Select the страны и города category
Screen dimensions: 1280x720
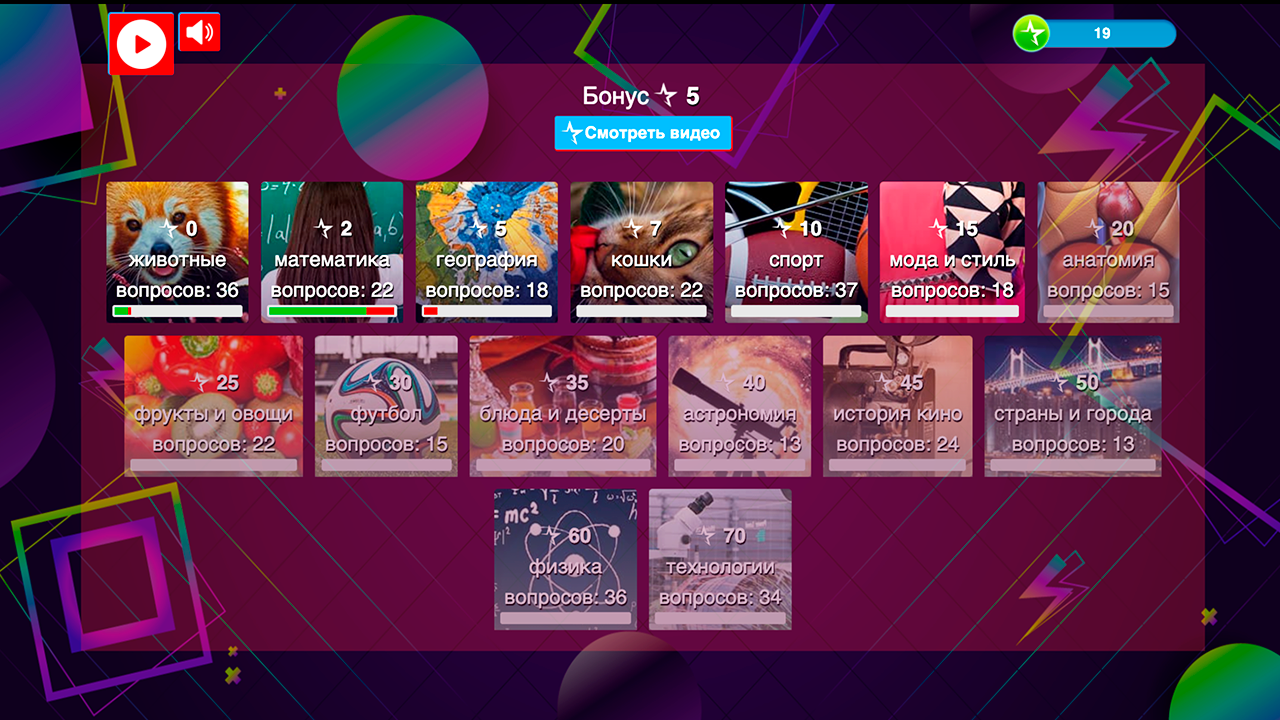coord(1072,405)
